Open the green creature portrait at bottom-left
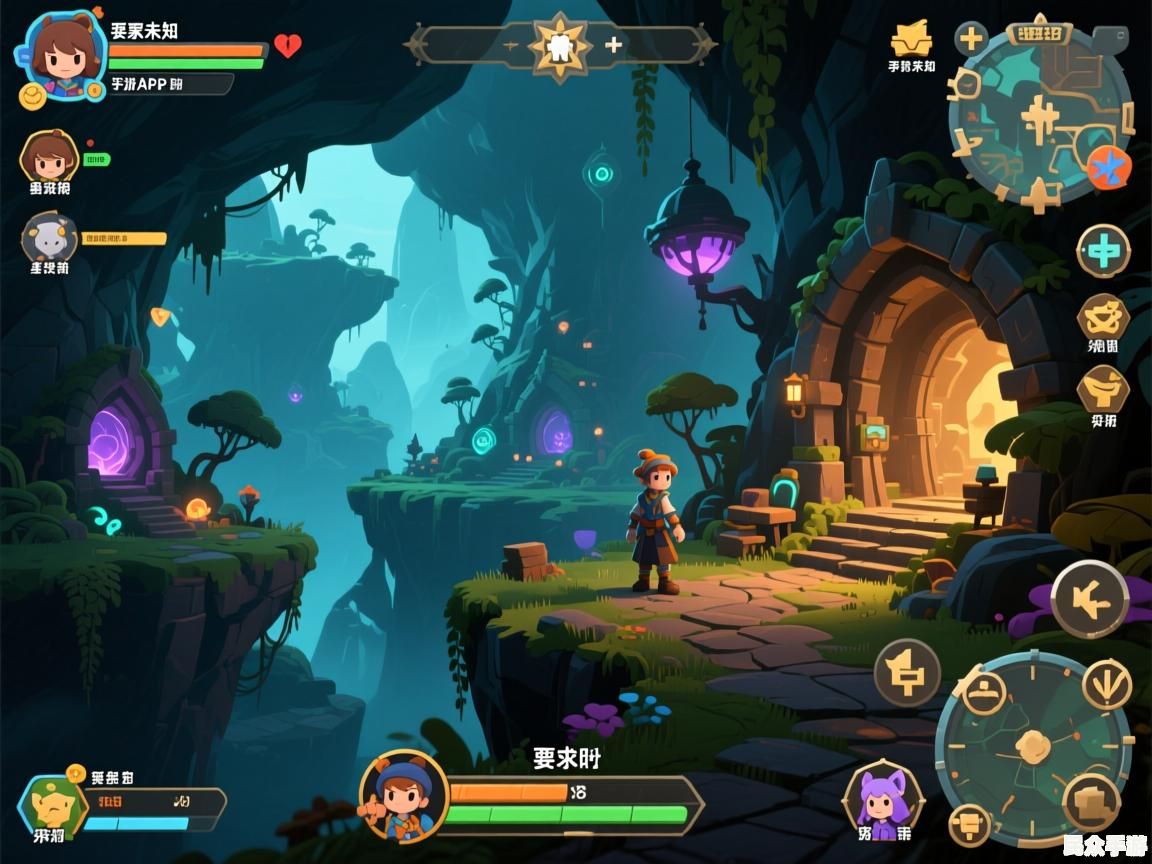This screenshot has width=1152, height=864. 50,806
